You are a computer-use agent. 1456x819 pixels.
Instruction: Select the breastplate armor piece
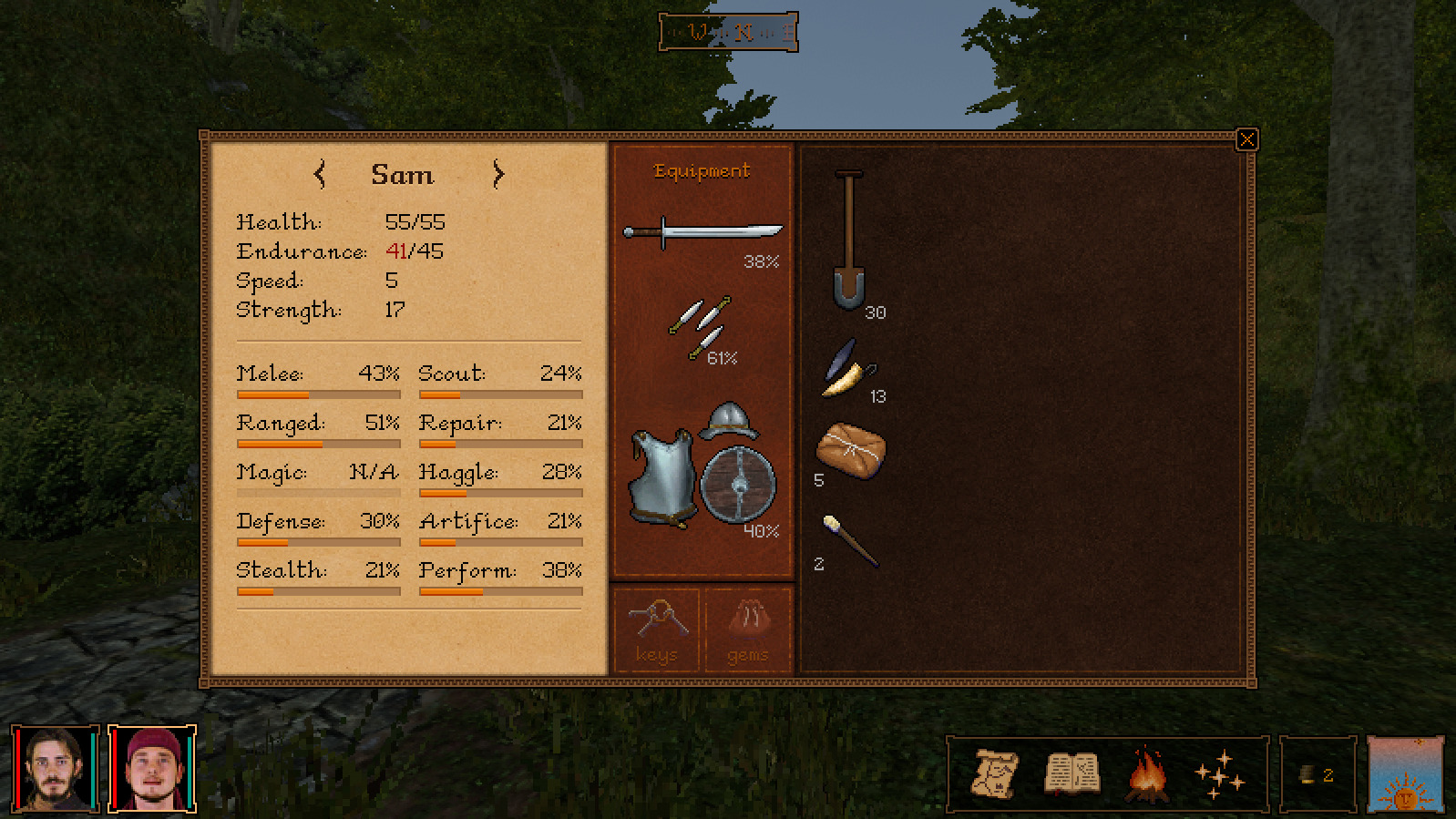click(x=661, y=478)
